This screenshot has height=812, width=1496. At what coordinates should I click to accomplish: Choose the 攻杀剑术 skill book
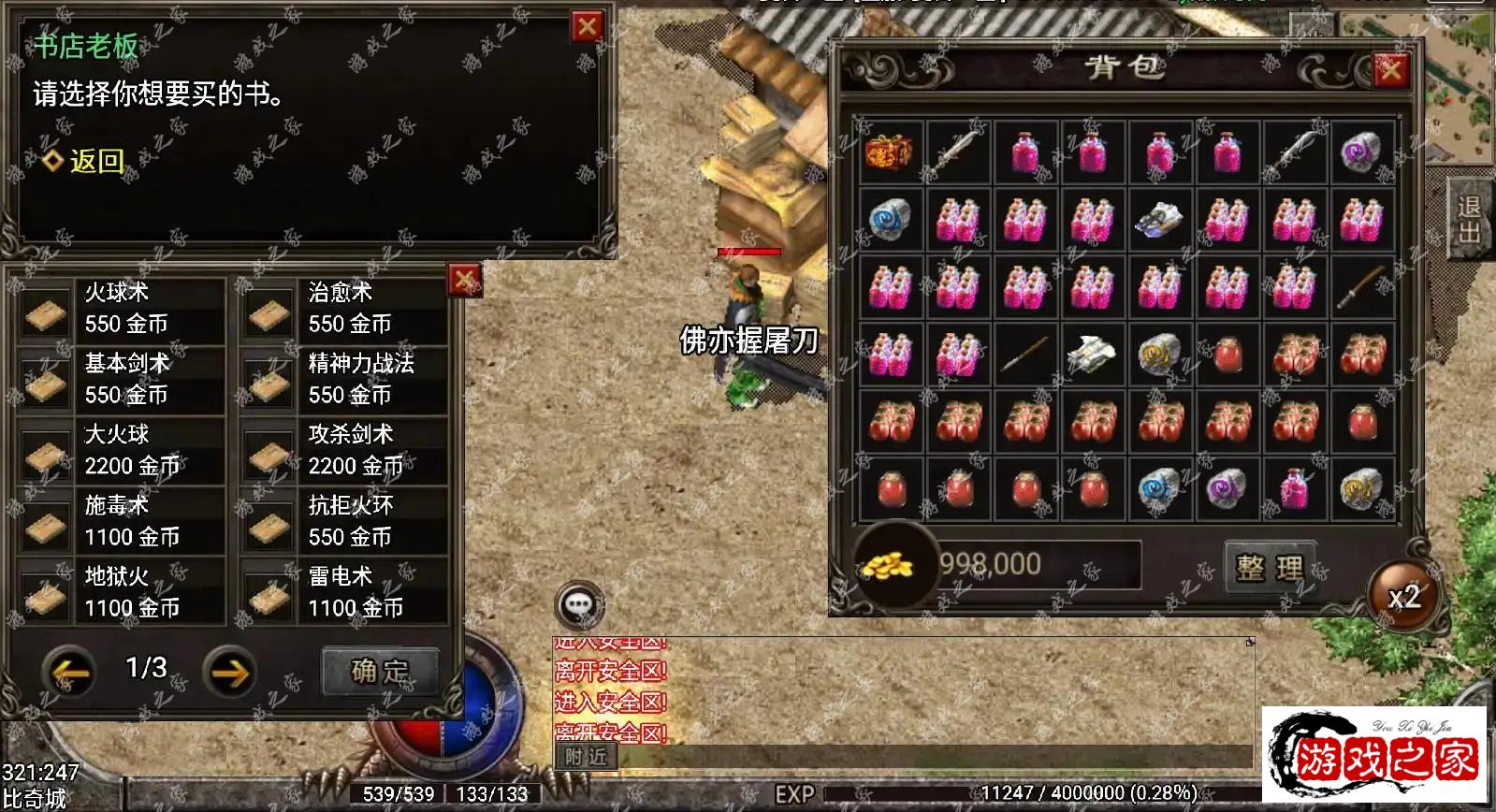(344, 451)
